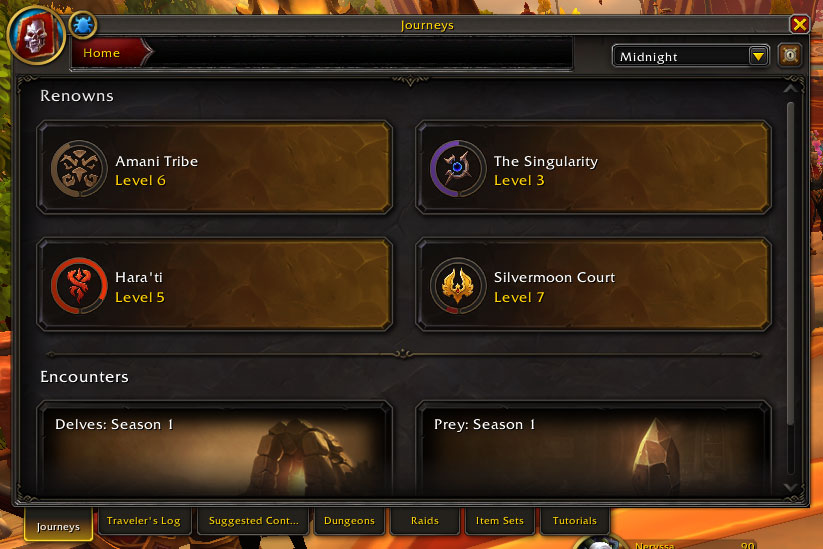Click the Home breadcrumb button
823x549 pixels.
click(x=103, y=54)
